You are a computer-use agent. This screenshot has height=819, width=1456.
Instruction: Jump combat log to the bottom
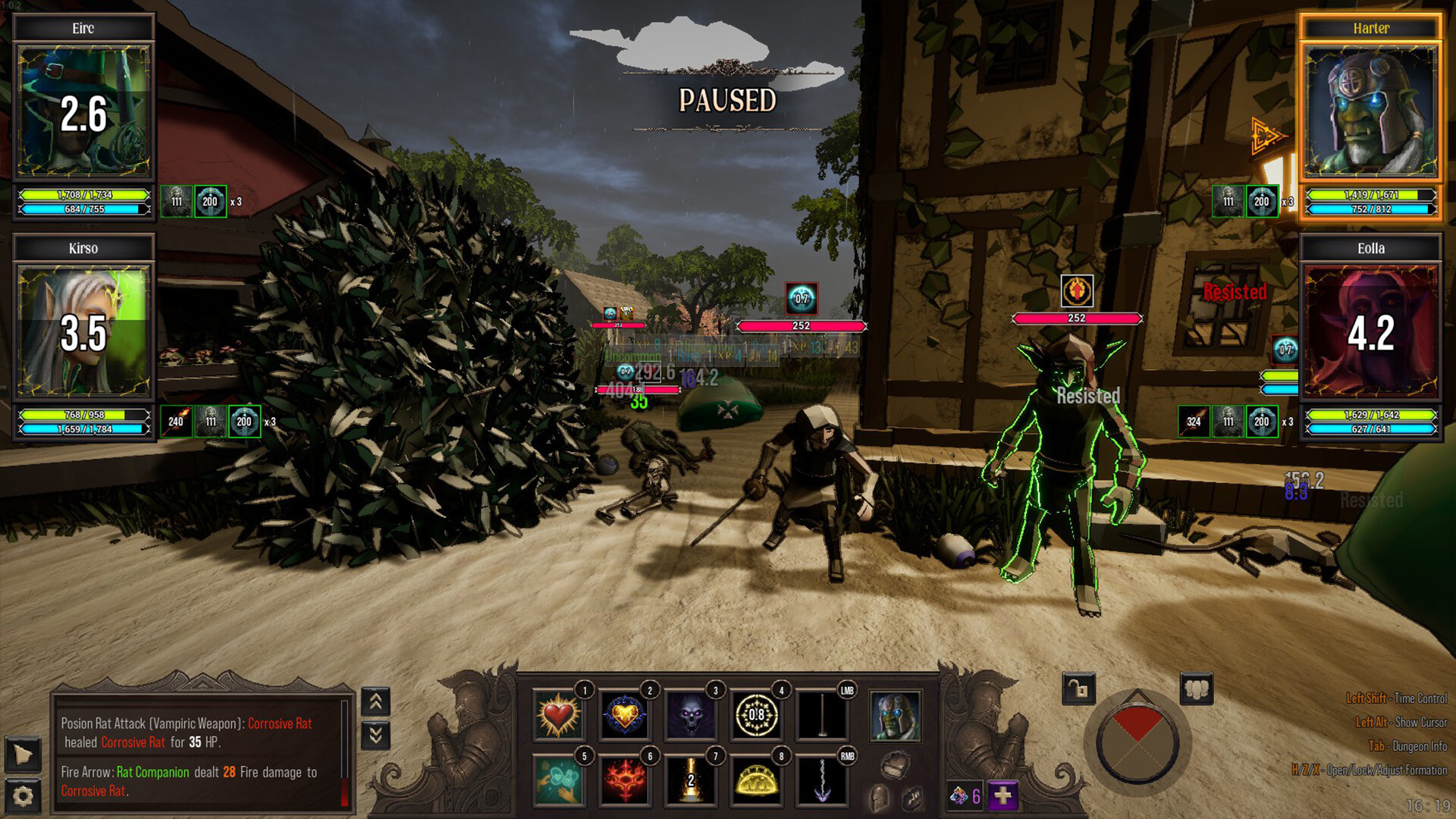pos(376,735)
